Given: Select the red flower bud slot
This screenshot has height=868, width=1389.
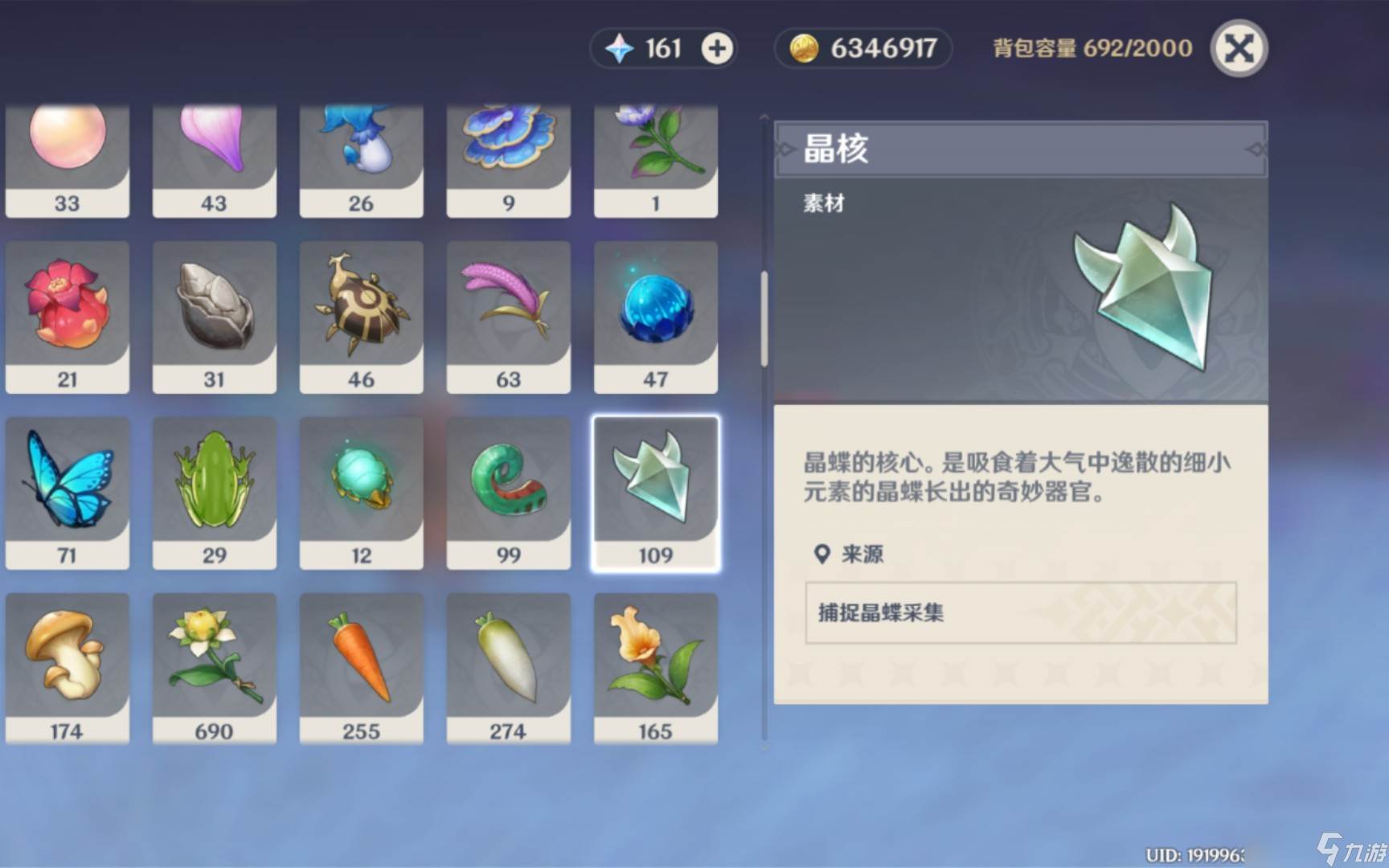Looking at the screenshot, I should click(67, 316).
